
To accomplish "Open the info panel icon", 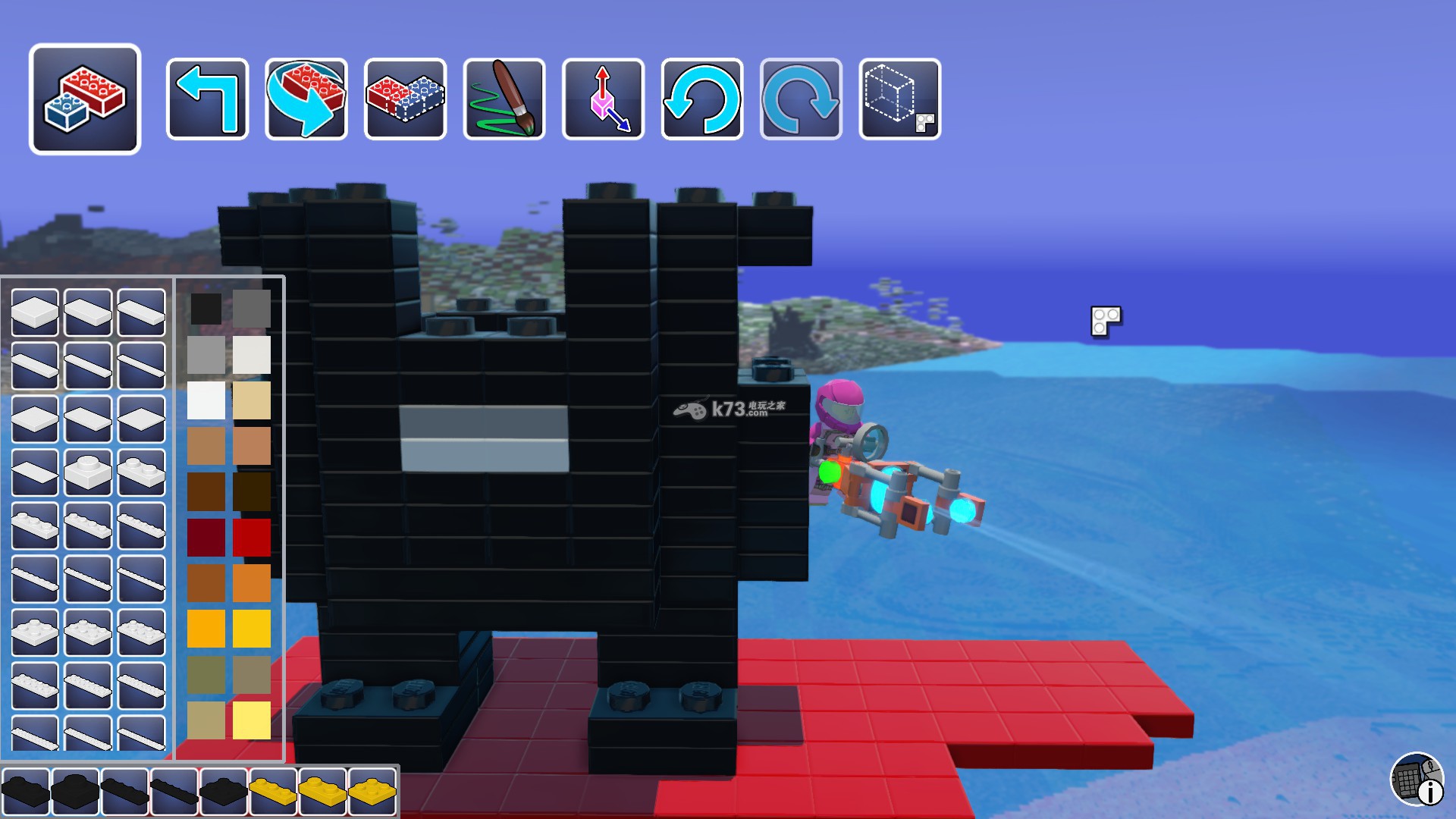I will (x=1417, y=779).
